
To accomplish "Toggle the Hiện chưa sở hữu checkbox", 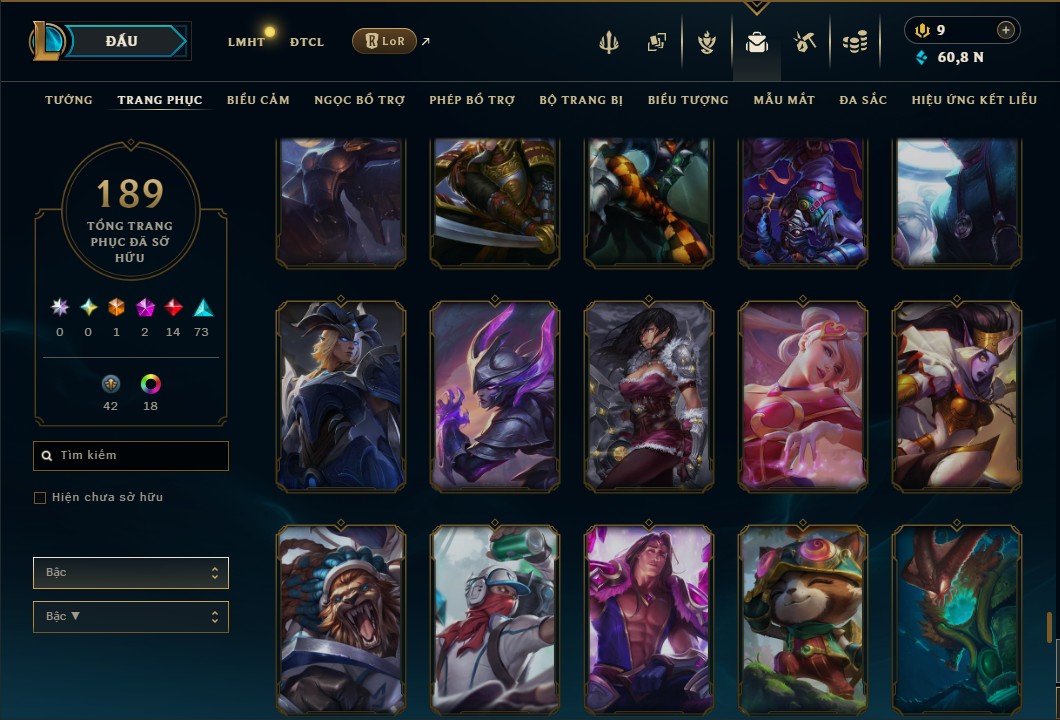I will (x=40, y=498).
